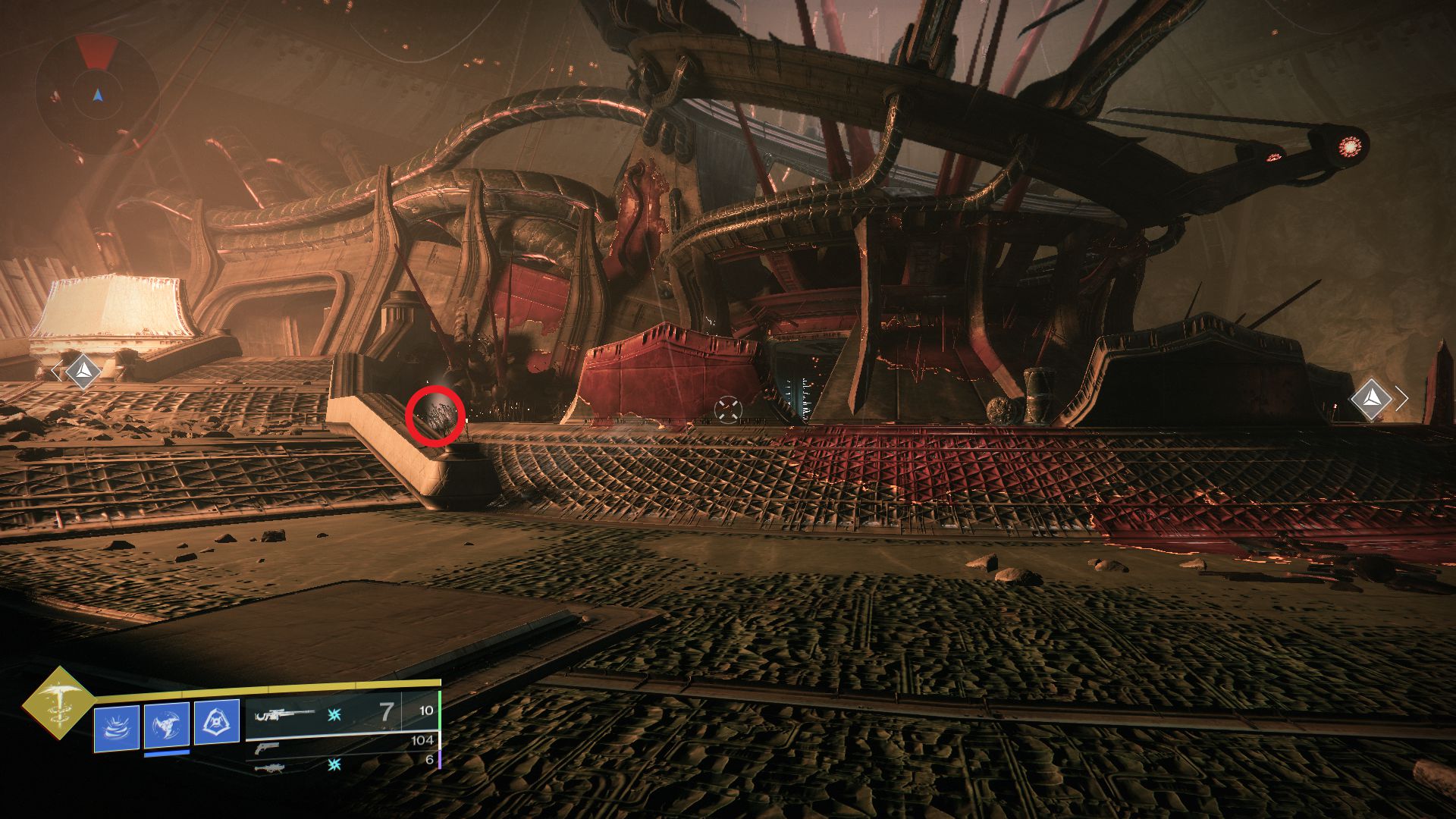Click the red enemy arc on the radar
Image resolution: width=1456 pixels, height=819 pixels.
click(x=96, y=50)
